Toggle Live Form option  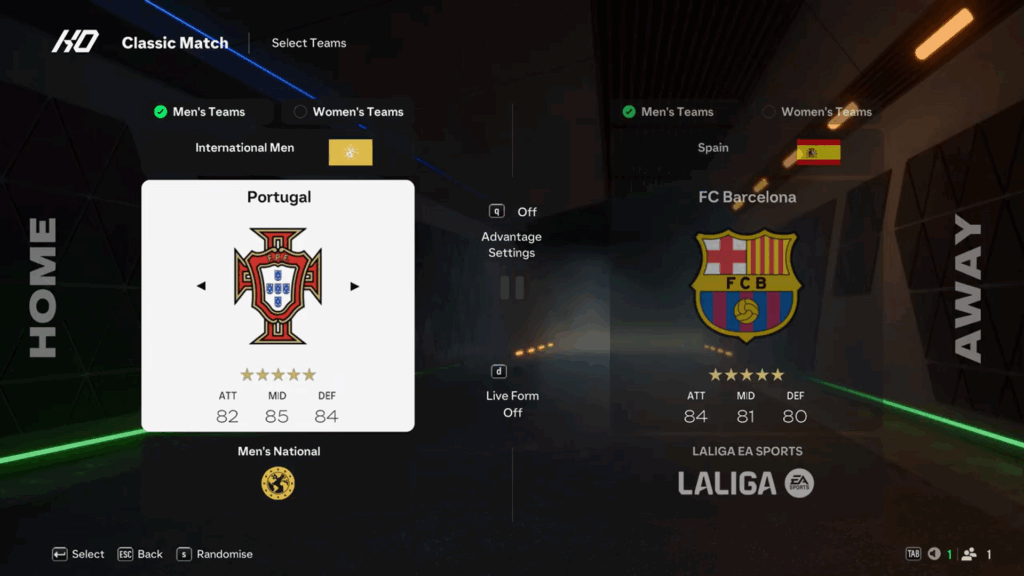512,403
